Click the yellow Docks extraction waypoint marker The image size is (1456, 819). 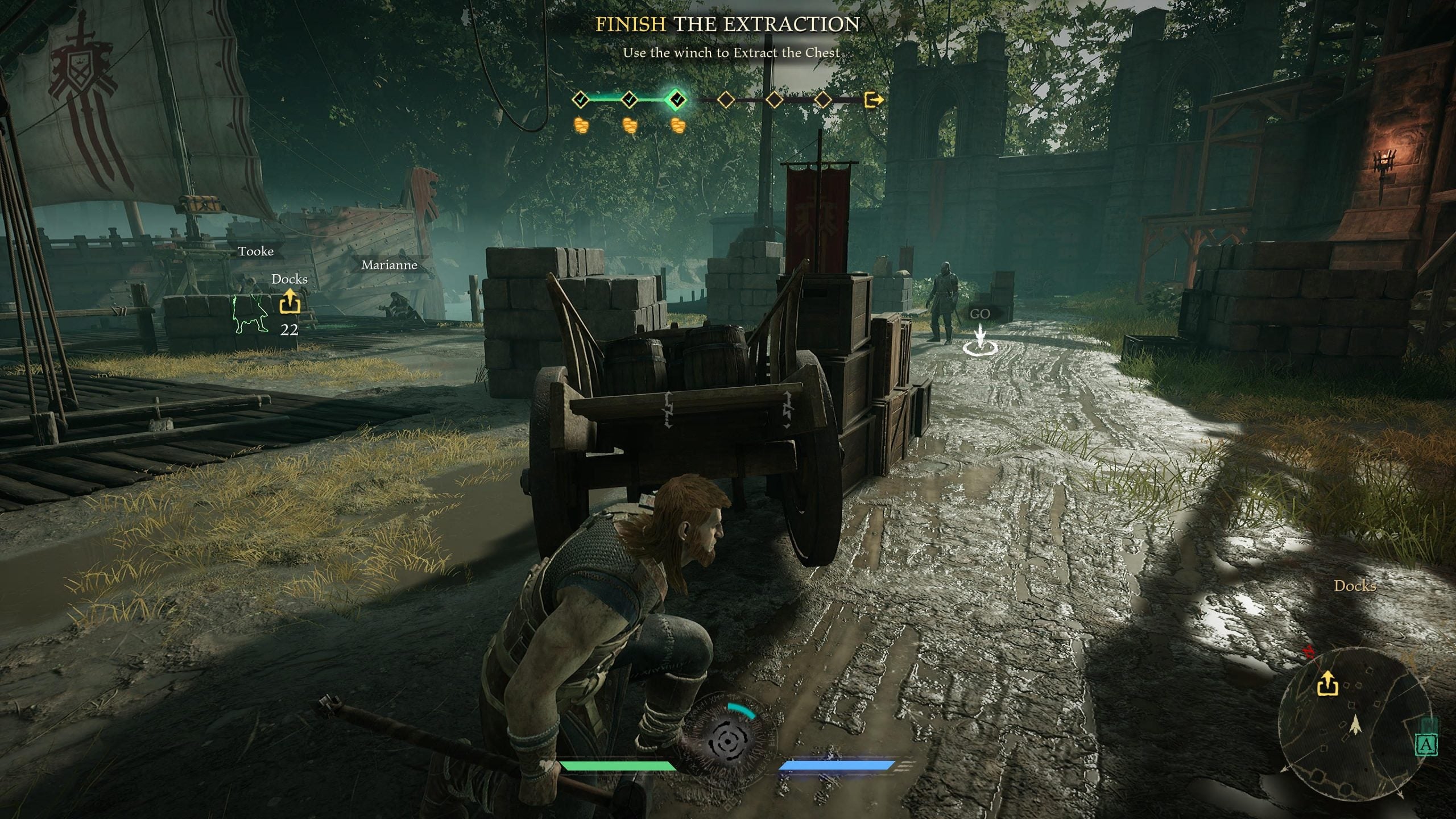[x=289, y=301]
